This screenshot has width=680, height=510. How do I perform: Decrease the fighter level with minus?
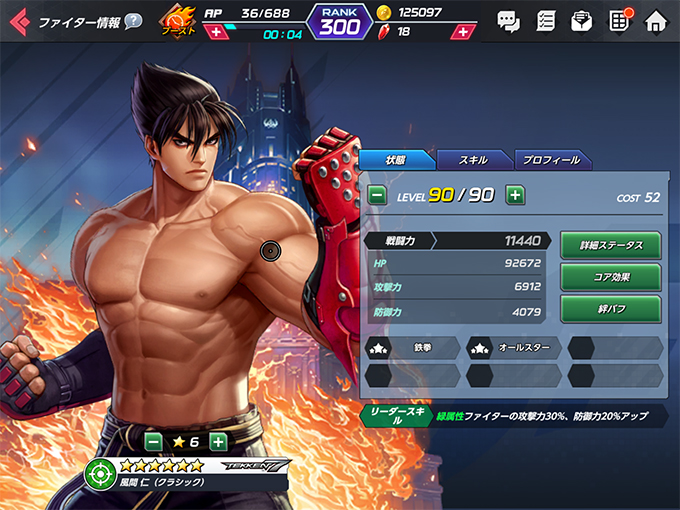pos(377,195)
